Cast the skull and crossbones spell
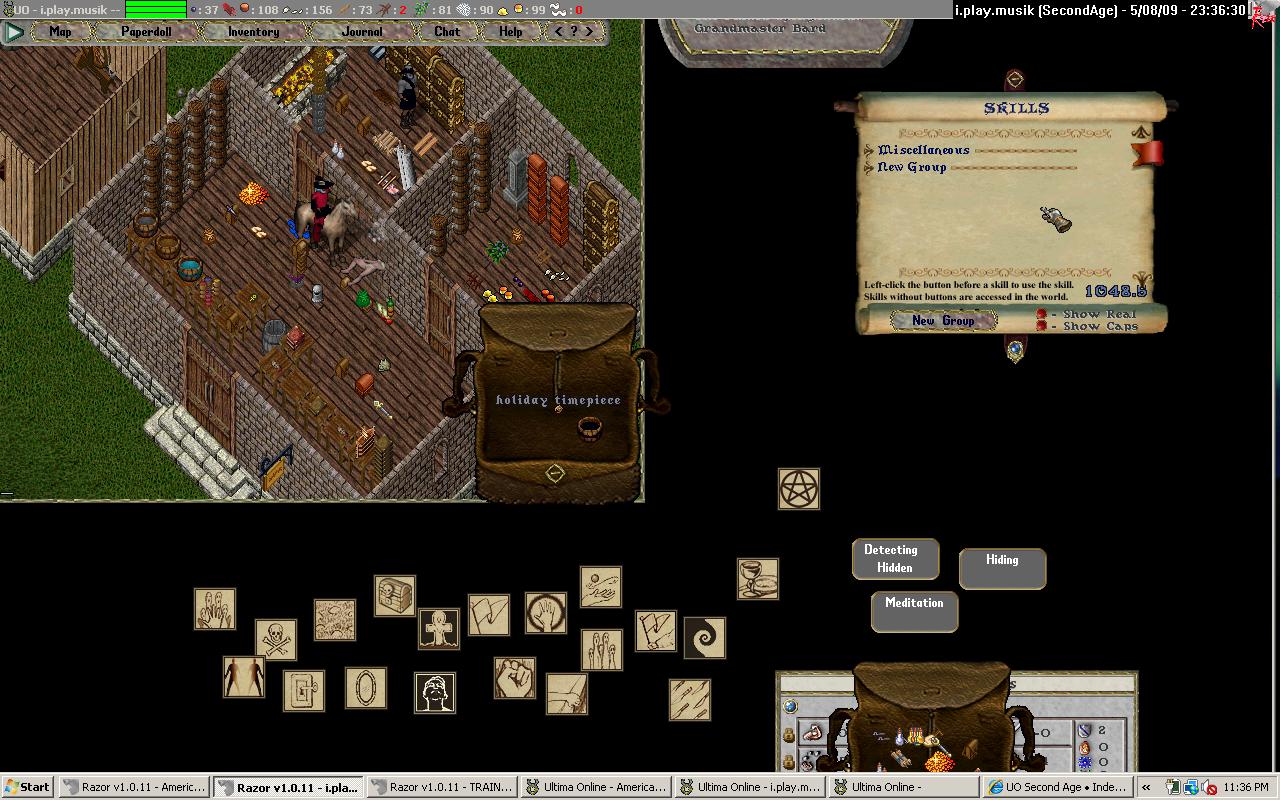 tap(275, 639)
